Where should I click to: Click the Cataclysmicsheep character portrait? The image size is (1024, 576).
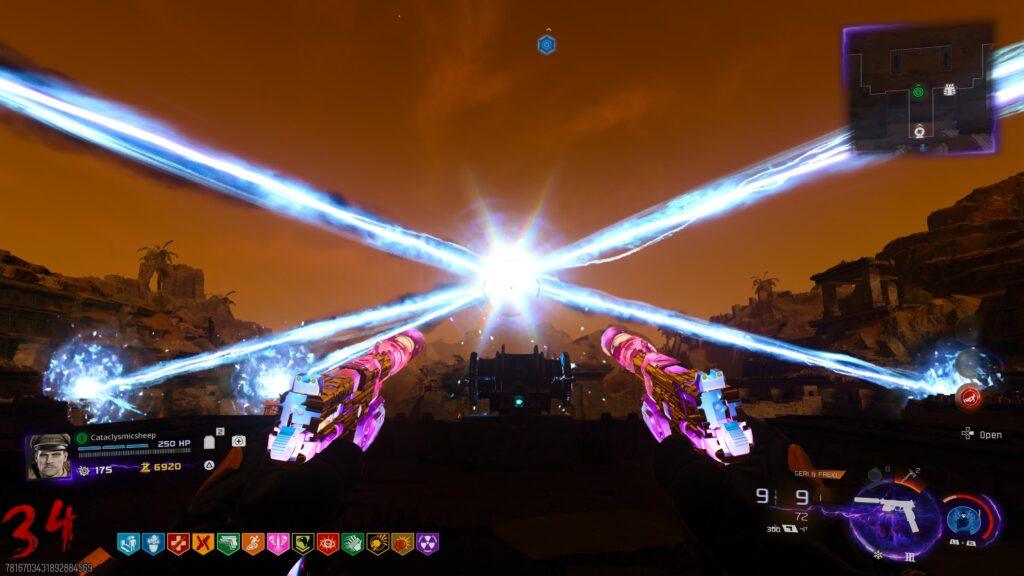(49, 456)
